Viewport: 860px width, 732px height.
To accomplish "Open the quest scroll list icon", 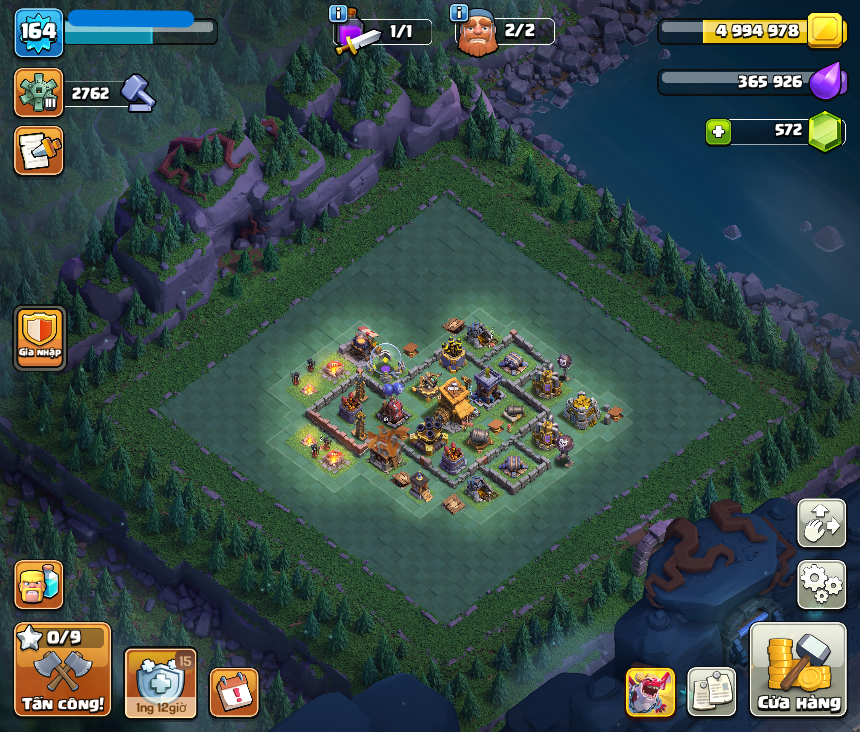I will pos(712,692).
